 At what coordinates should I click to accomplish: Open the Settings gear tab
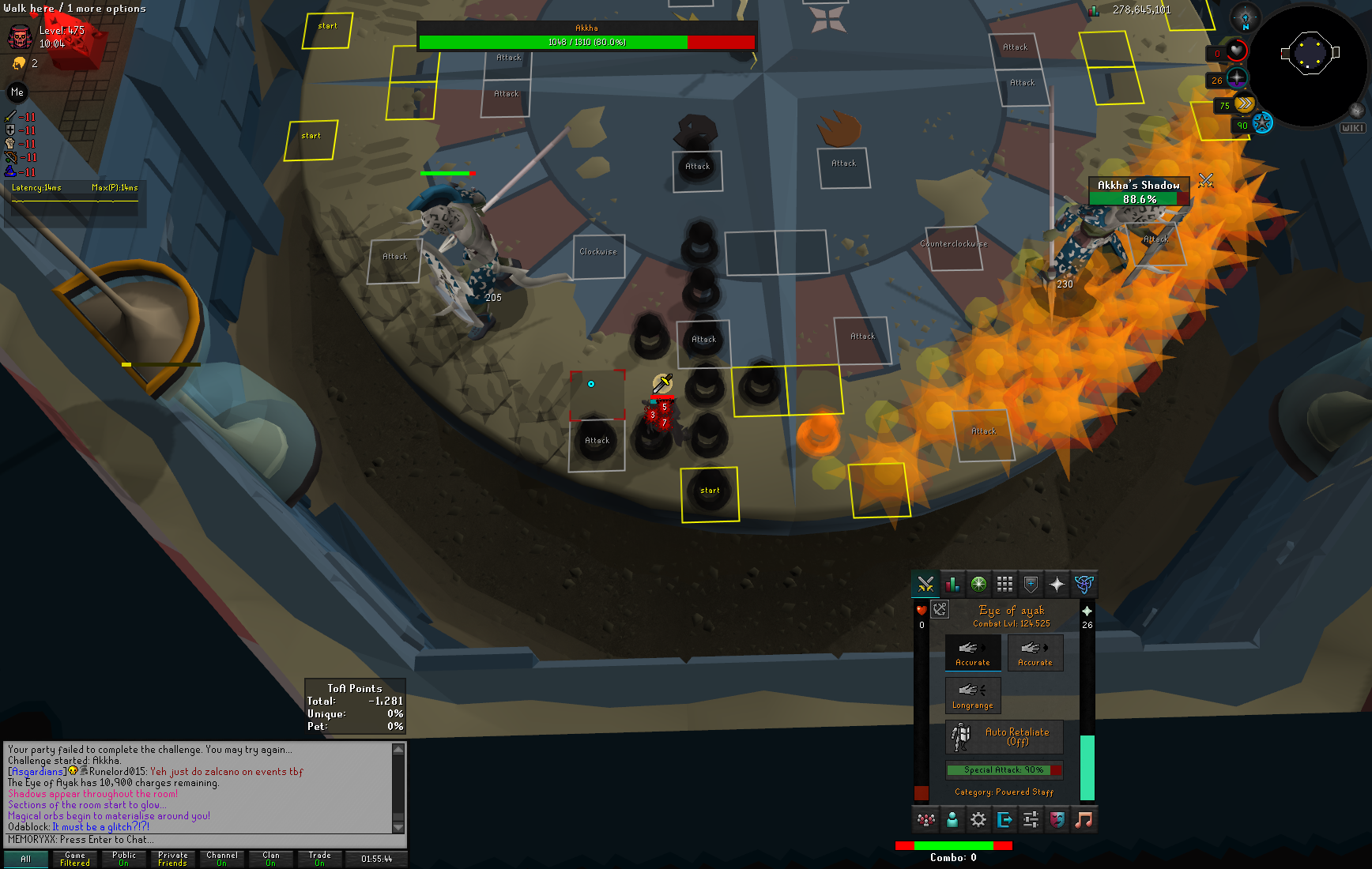(x=978, y=820)
